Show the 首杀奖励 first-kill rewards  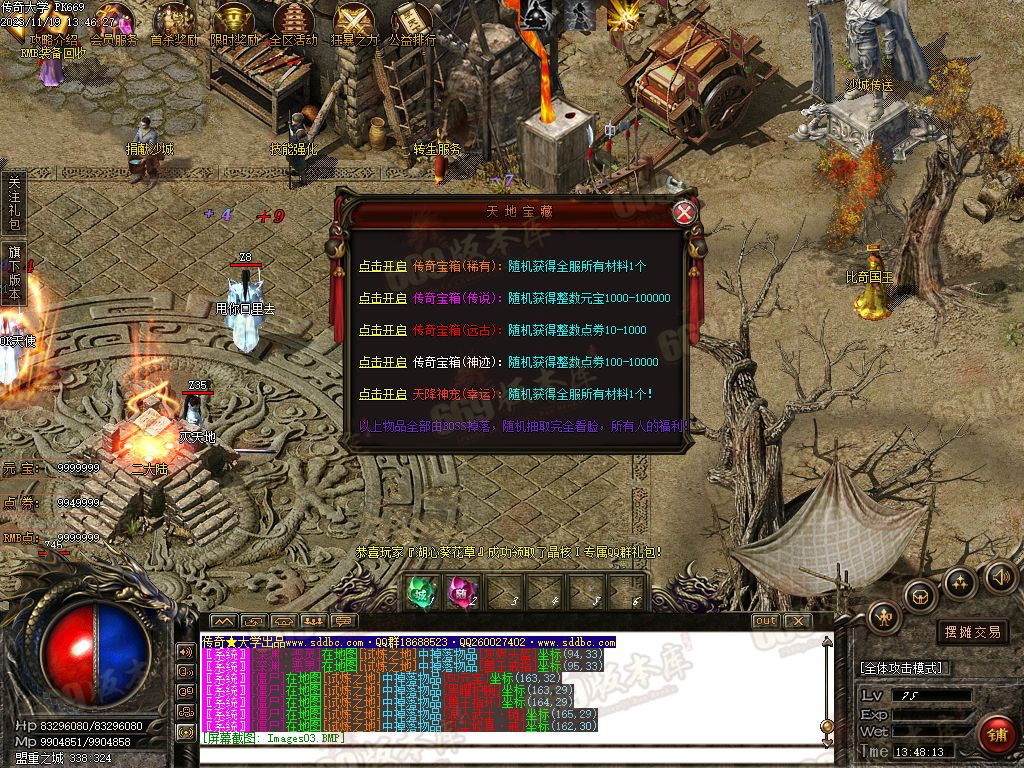pos(174,24)
